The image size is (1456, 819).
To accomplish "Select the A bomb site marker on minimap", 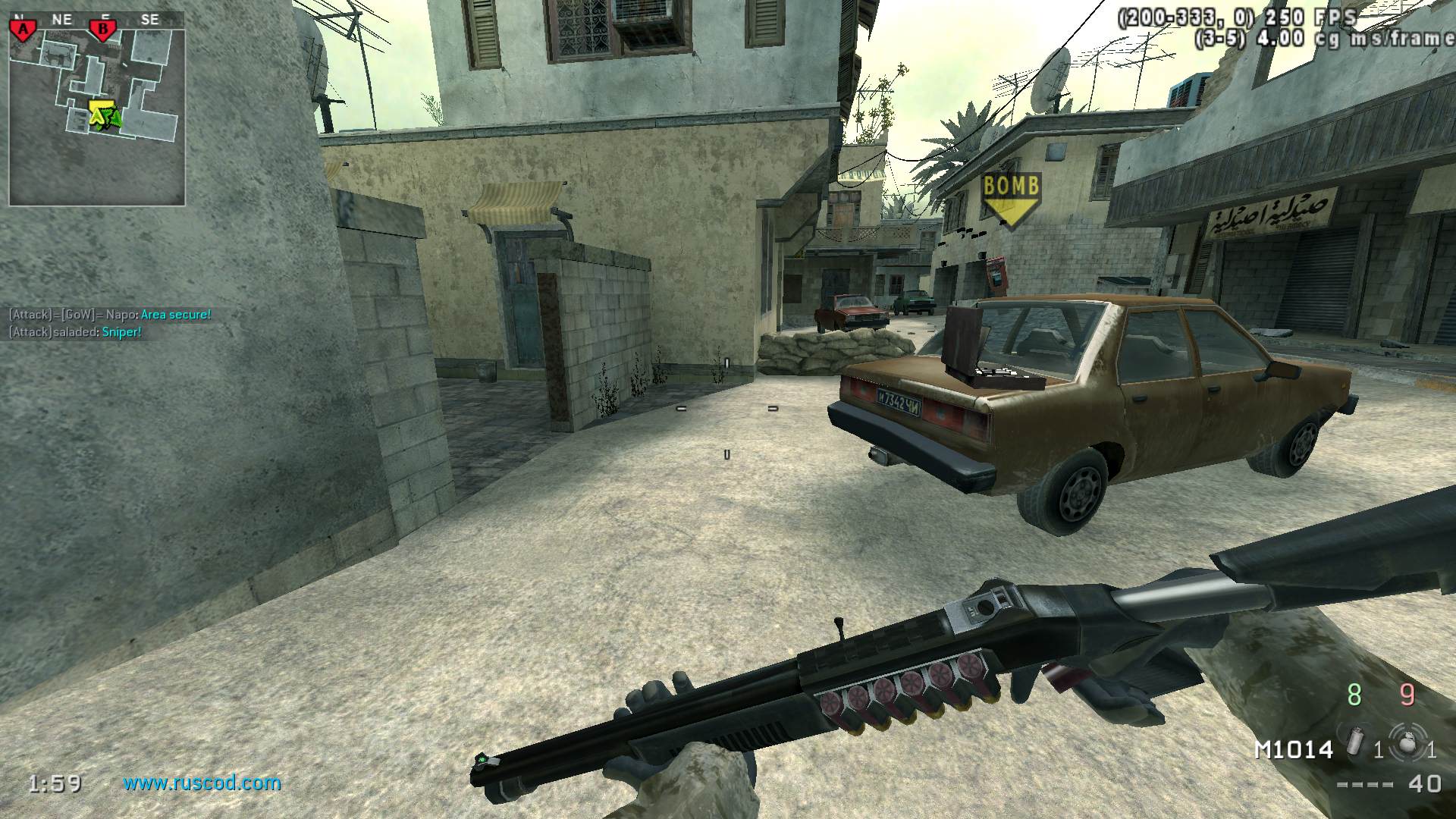I will 24,30.
